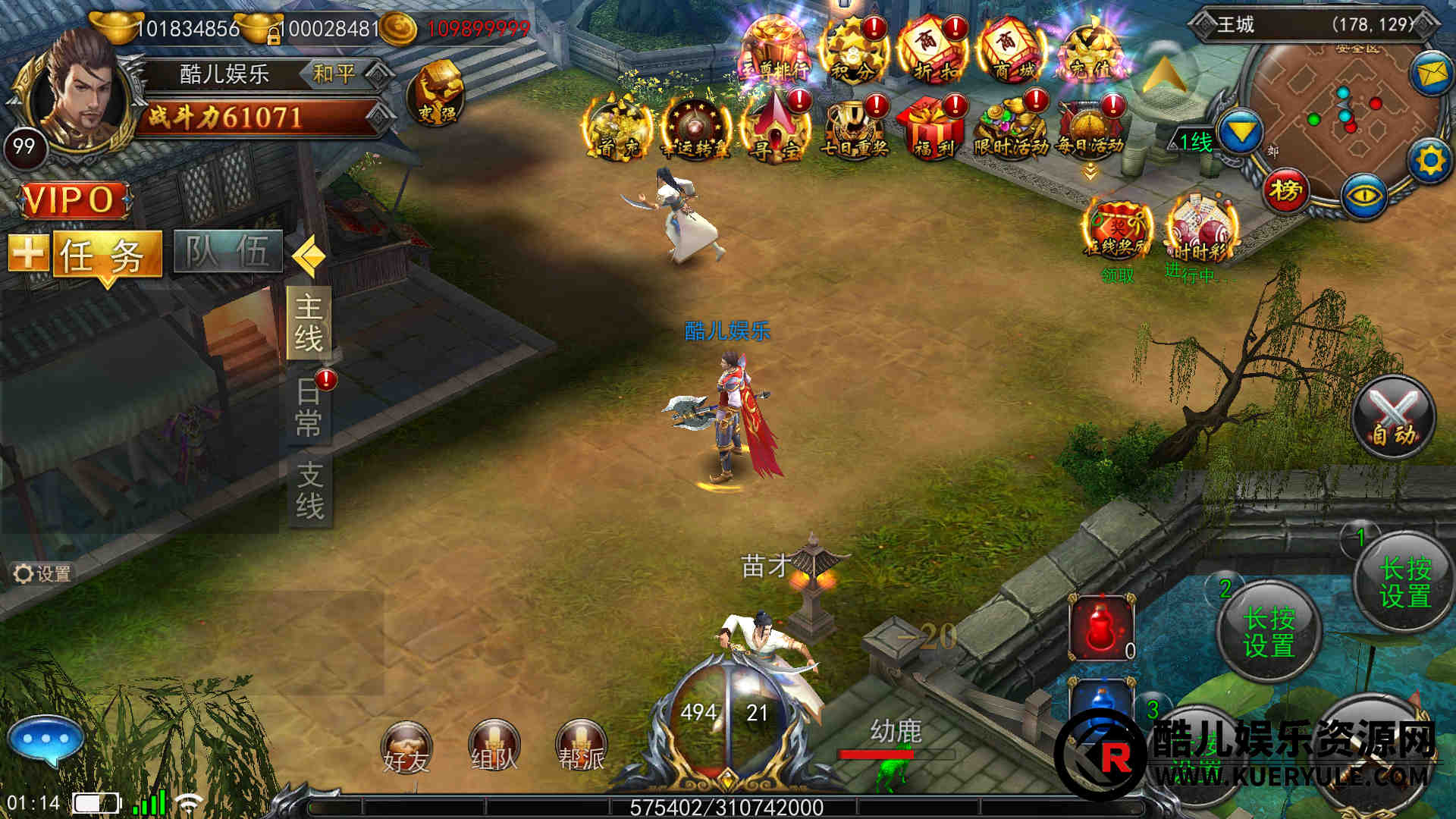Viewport: 1456px width, 819px height.
Task: Open the 帮派 guild menu
Action: [x=582, y=747]
